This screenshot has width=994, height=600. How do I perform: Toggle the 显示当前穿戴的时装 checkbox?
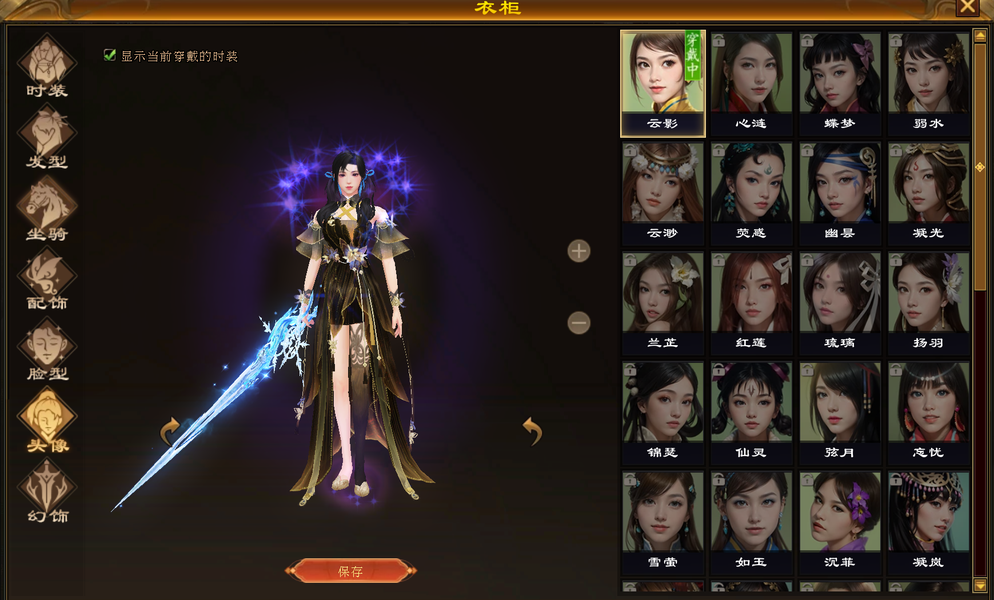click(x=110, y=56)
